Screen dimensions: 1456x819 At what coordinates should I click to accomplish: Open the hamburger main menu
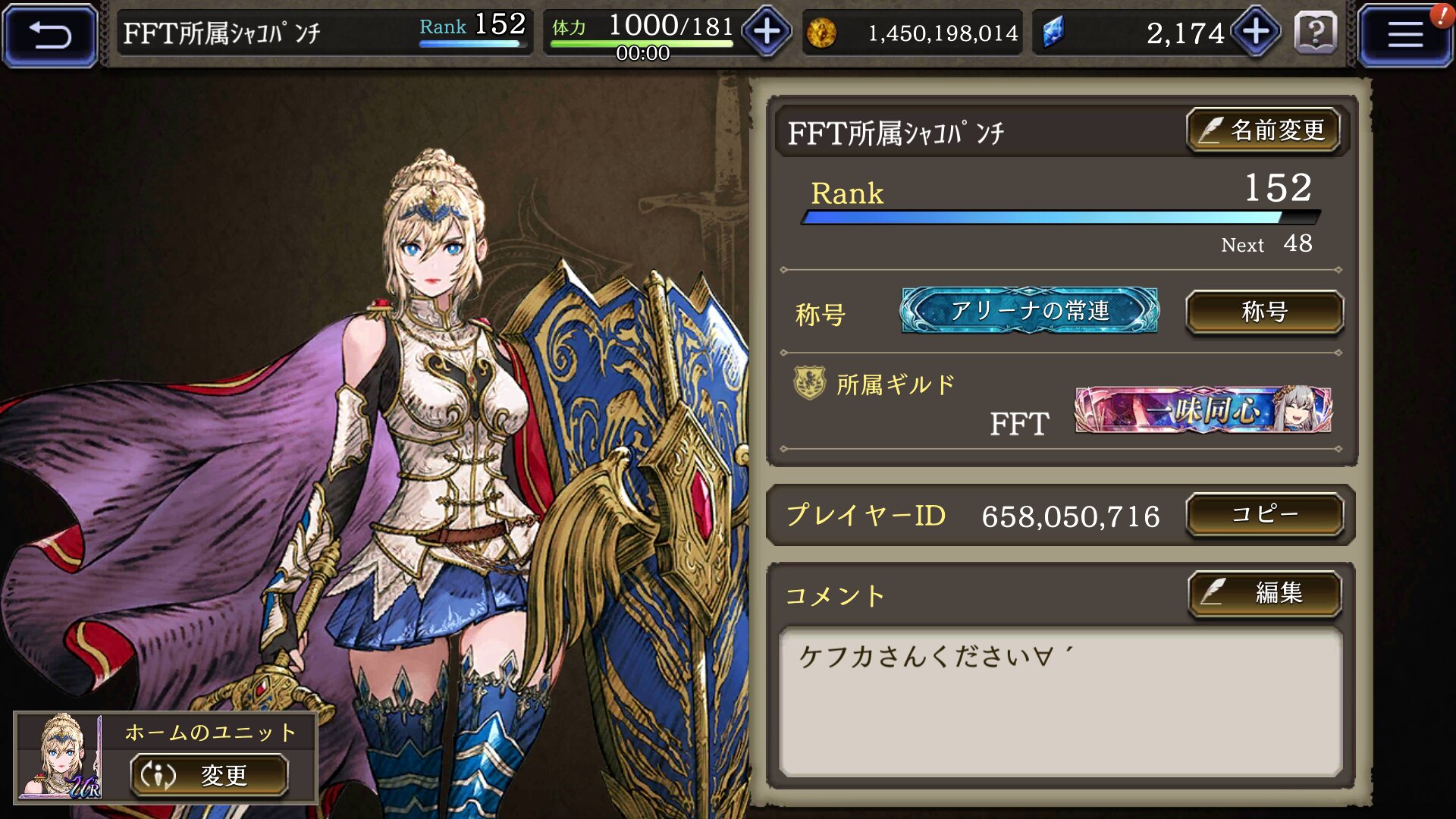1404,35
